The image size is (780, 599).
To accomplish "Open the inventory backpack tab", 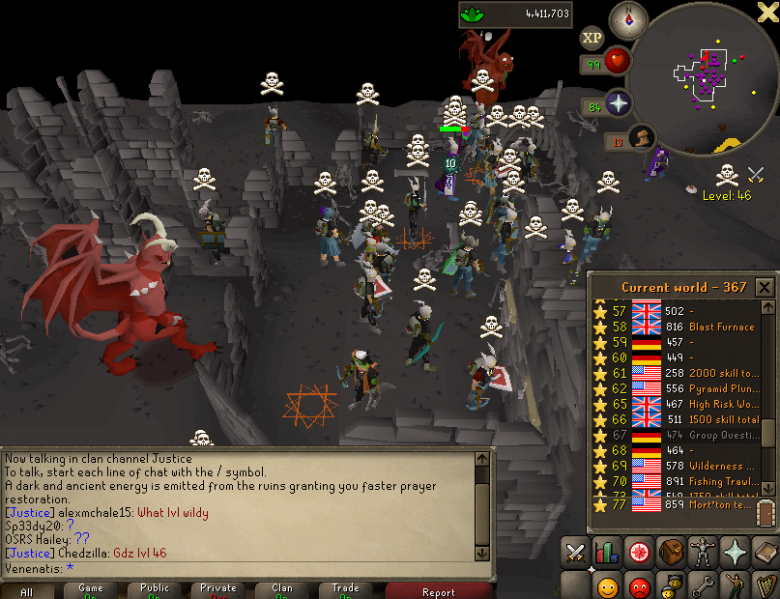I will (671, 552).
